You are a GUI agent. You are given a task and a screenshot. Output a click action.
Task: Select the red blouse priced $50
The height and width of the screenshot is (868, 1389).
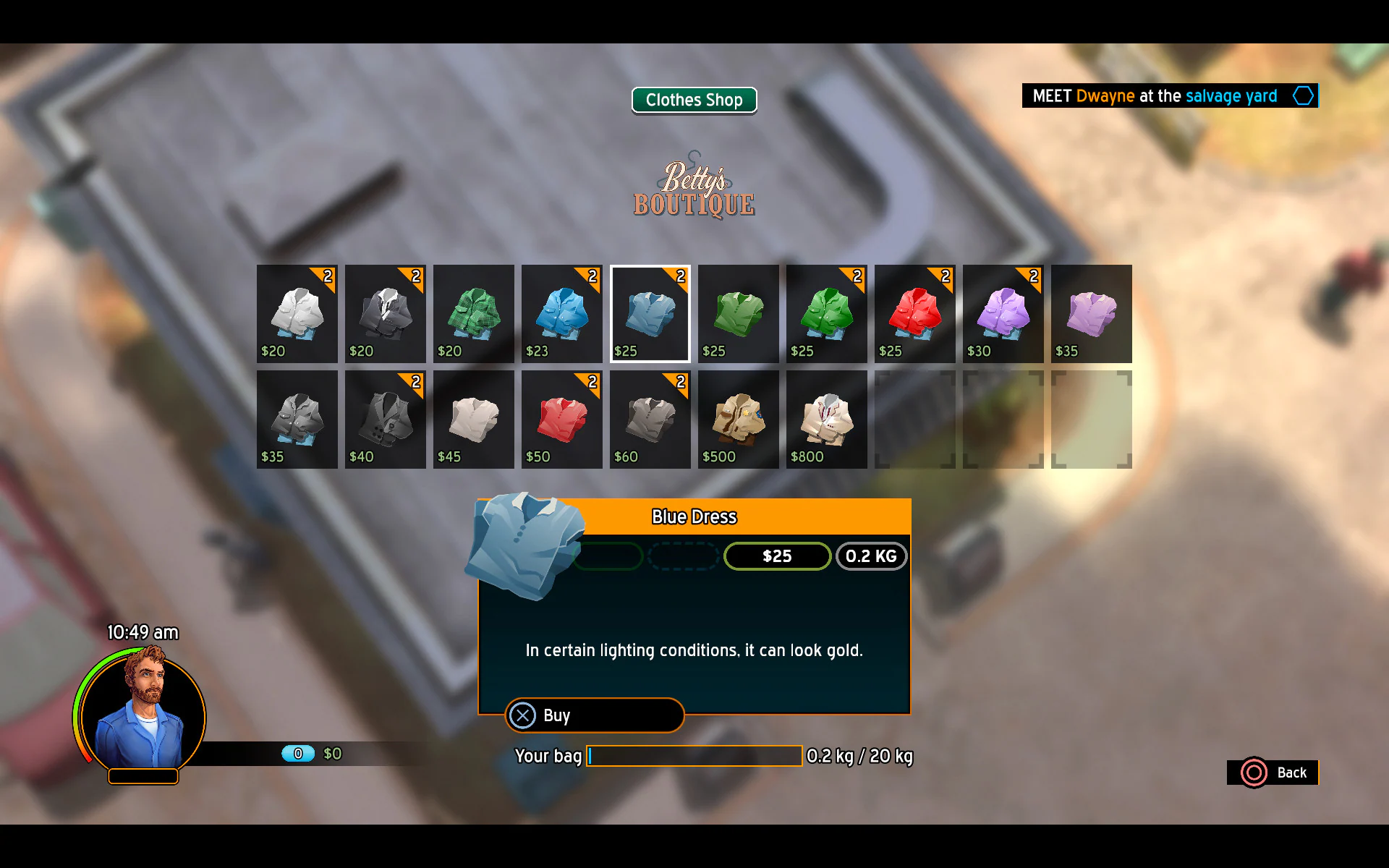[561, 420]
